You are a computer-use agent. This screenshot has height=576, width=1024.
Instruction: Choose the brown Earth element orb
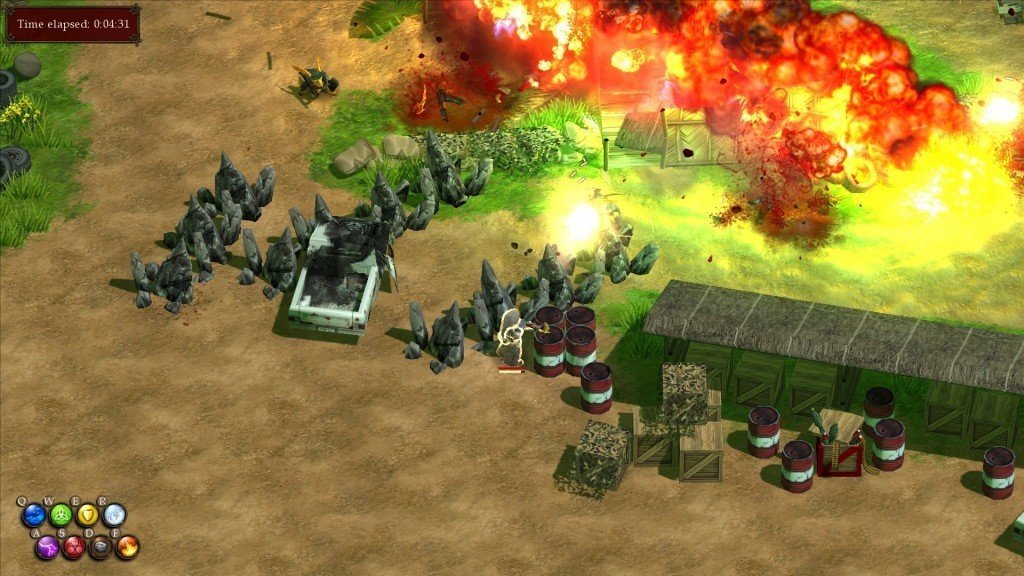point(100,547)
